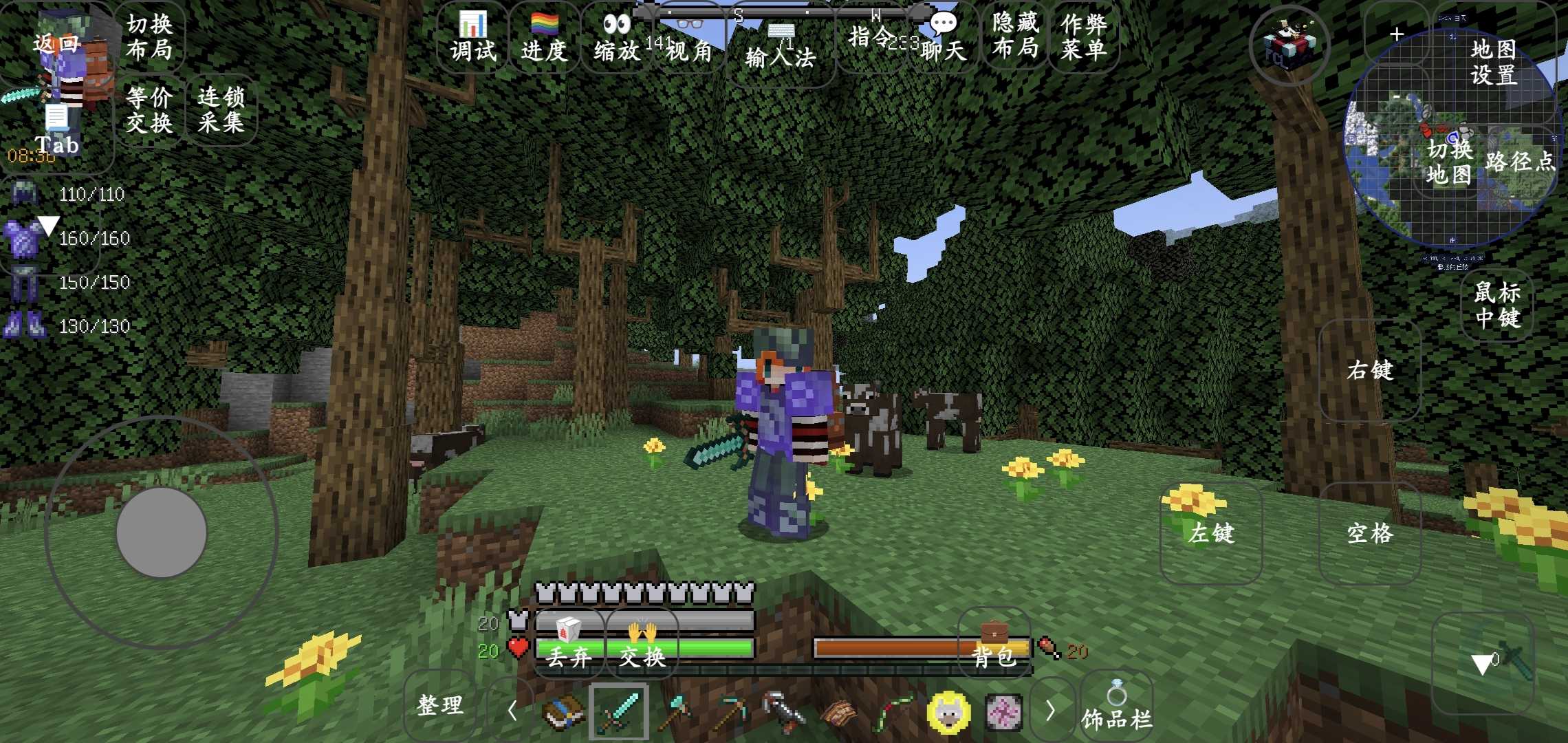This screenshot has height=743, width=1568.
Task: Tap the 缩放 zoom button
Action: click(616, 39)
